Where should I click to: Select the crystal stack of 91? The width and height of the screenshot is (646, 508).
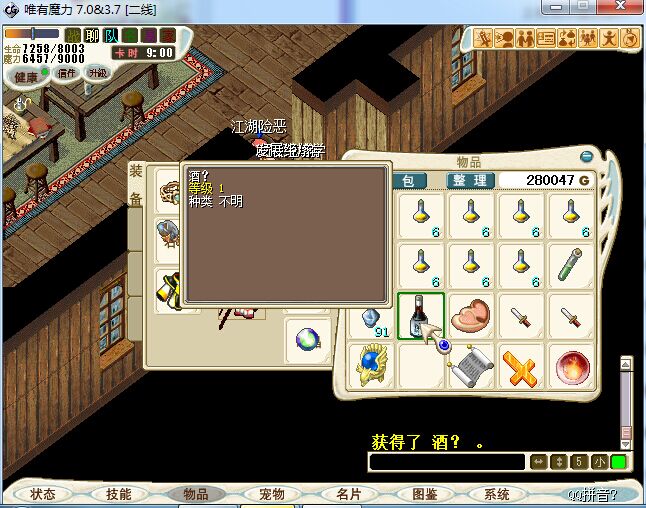(371, 318)
